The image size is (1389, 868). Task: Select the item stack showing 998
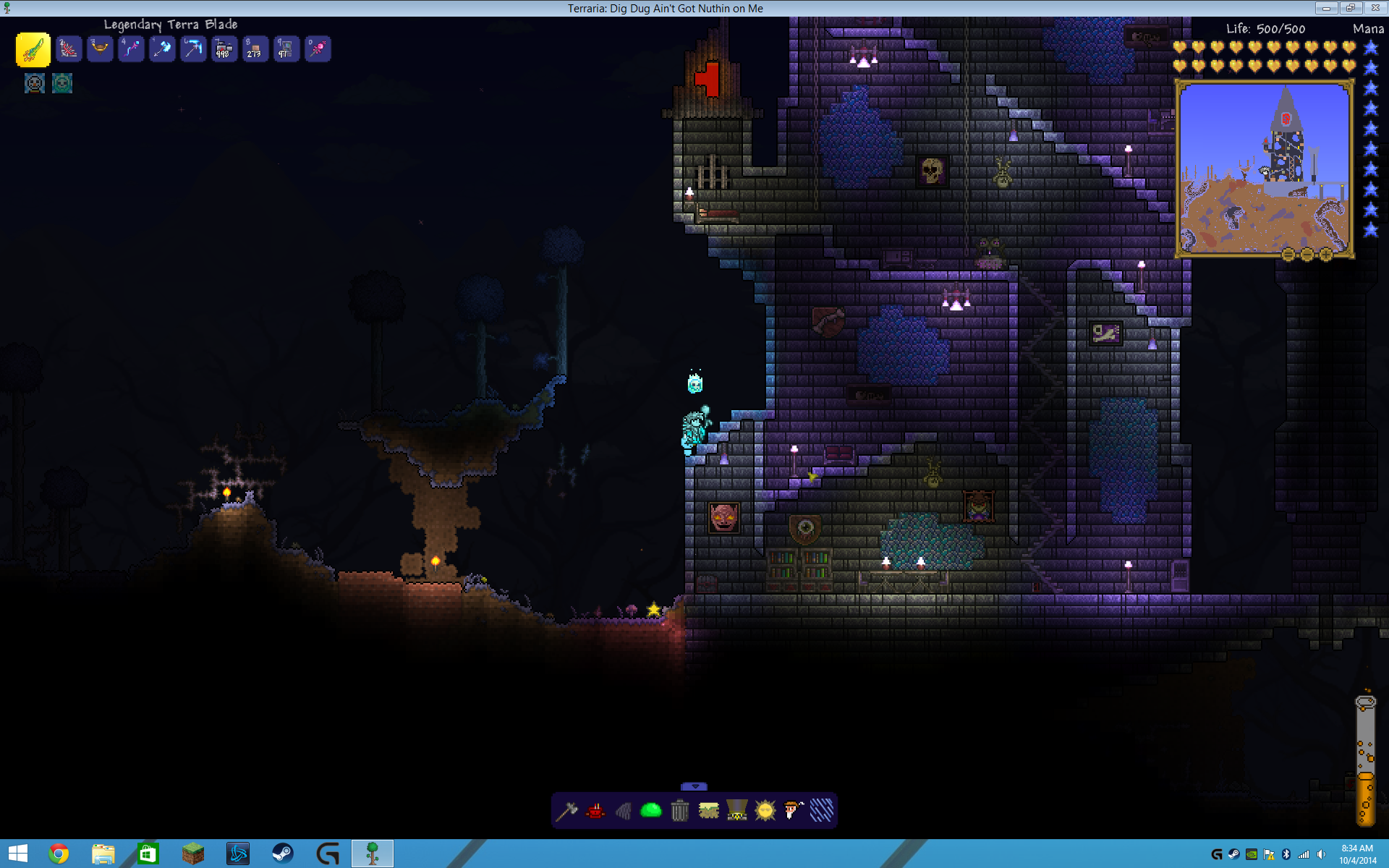pos(224,49)
